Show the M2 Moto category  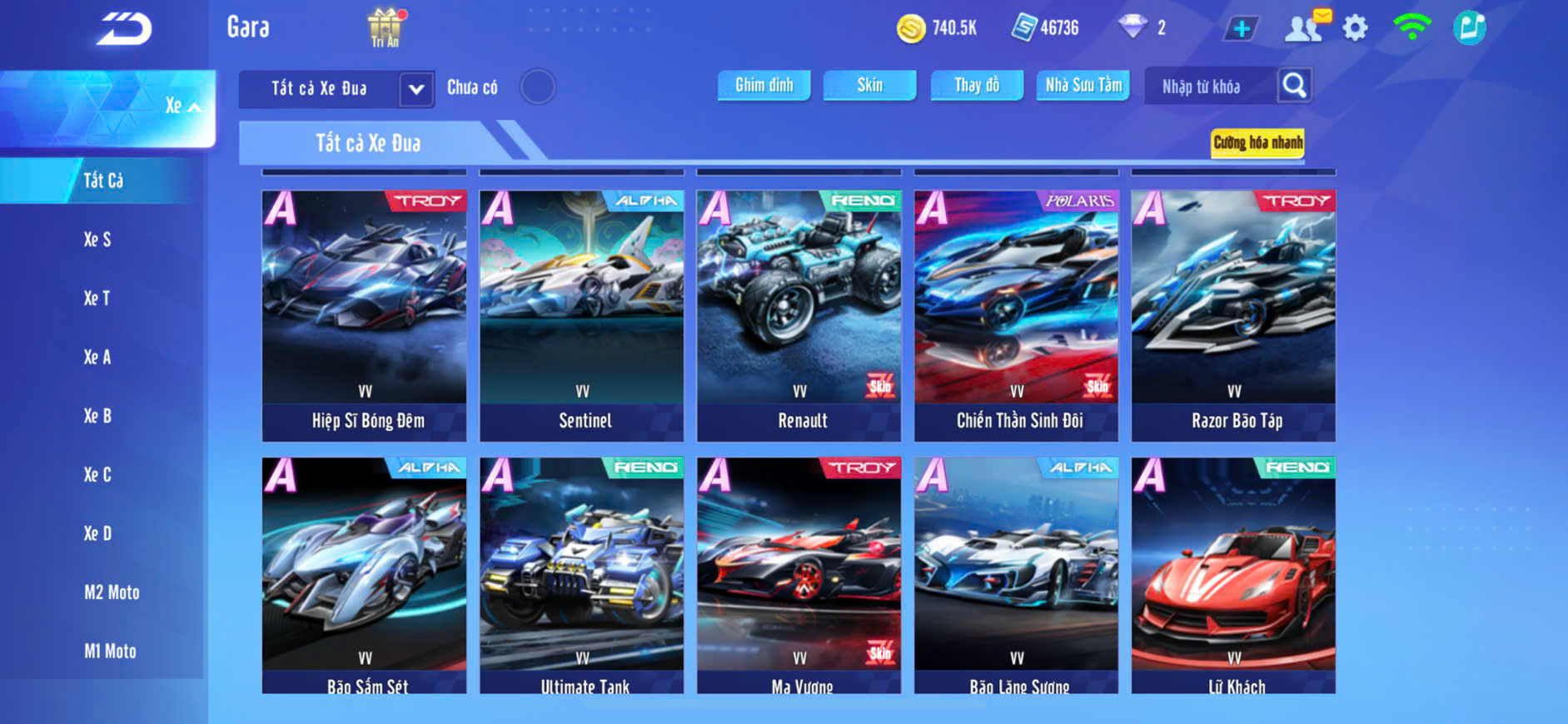[112, 593]
